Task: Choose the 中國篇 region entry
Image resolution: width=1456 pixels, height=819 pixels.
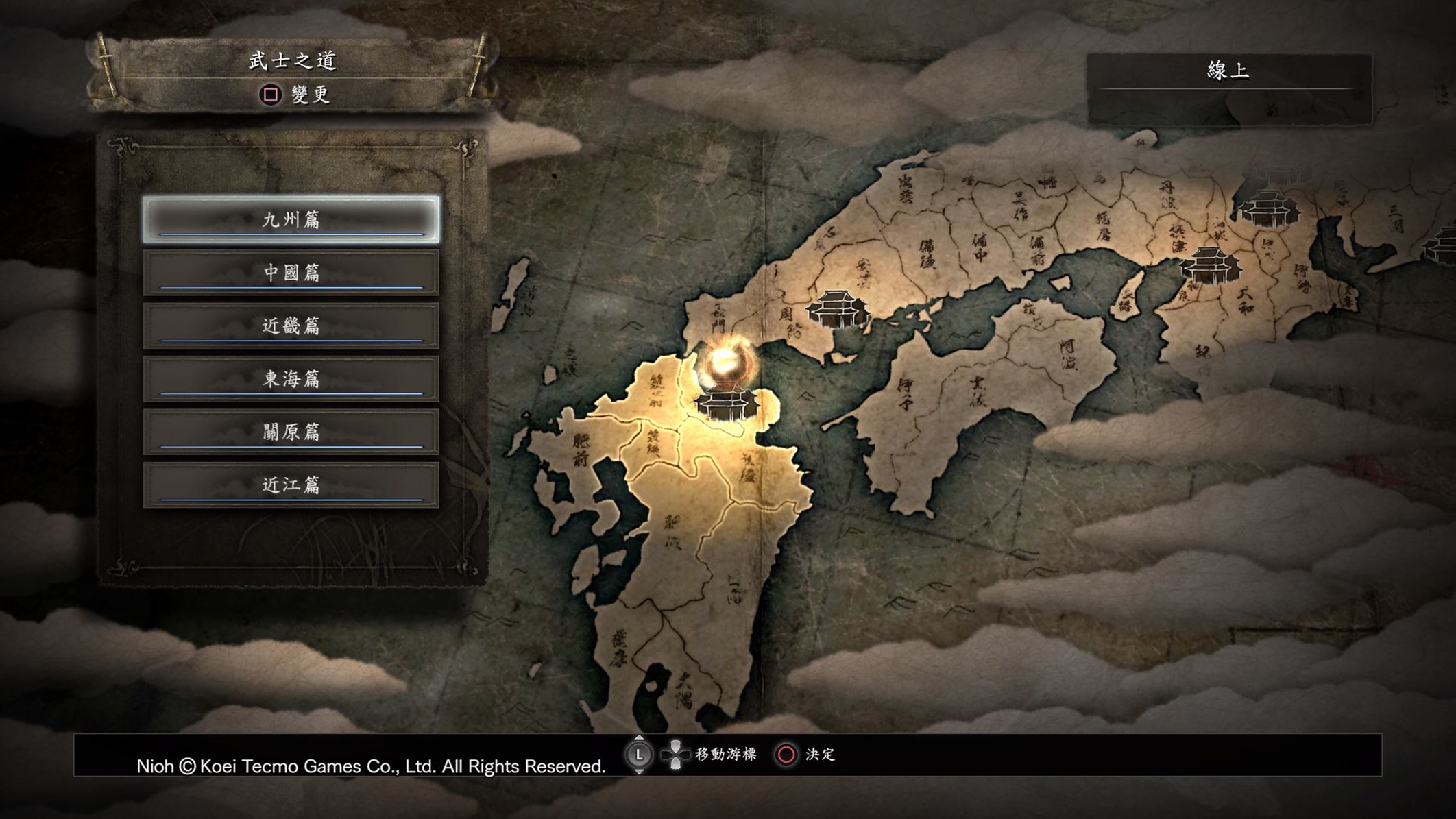Action: pyautogui.click(x=291, y=273)
